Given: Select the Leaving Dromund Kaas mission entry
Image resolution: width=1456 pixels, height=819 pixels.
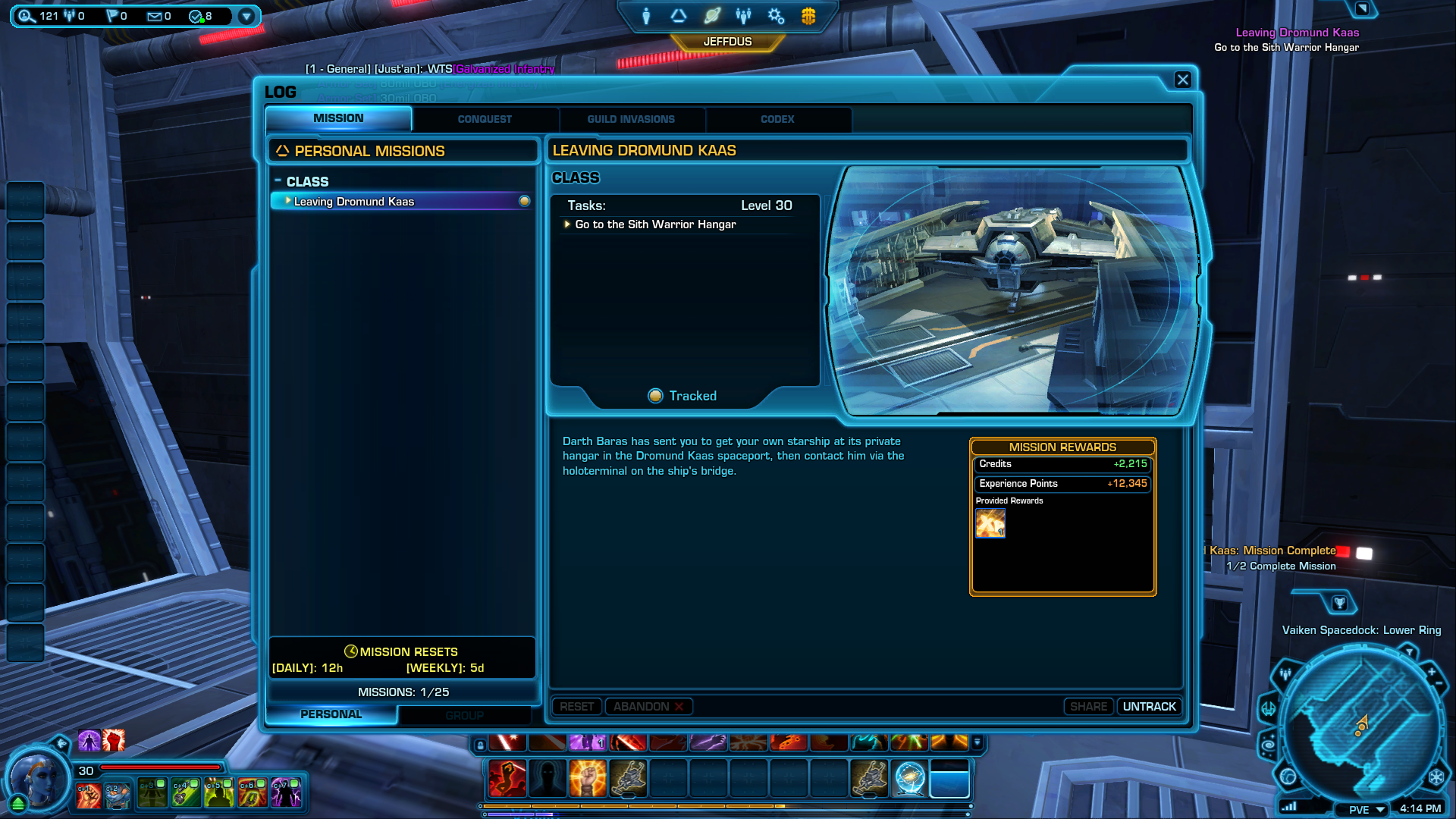Looking at the screenshot, I should coord(354,202).
